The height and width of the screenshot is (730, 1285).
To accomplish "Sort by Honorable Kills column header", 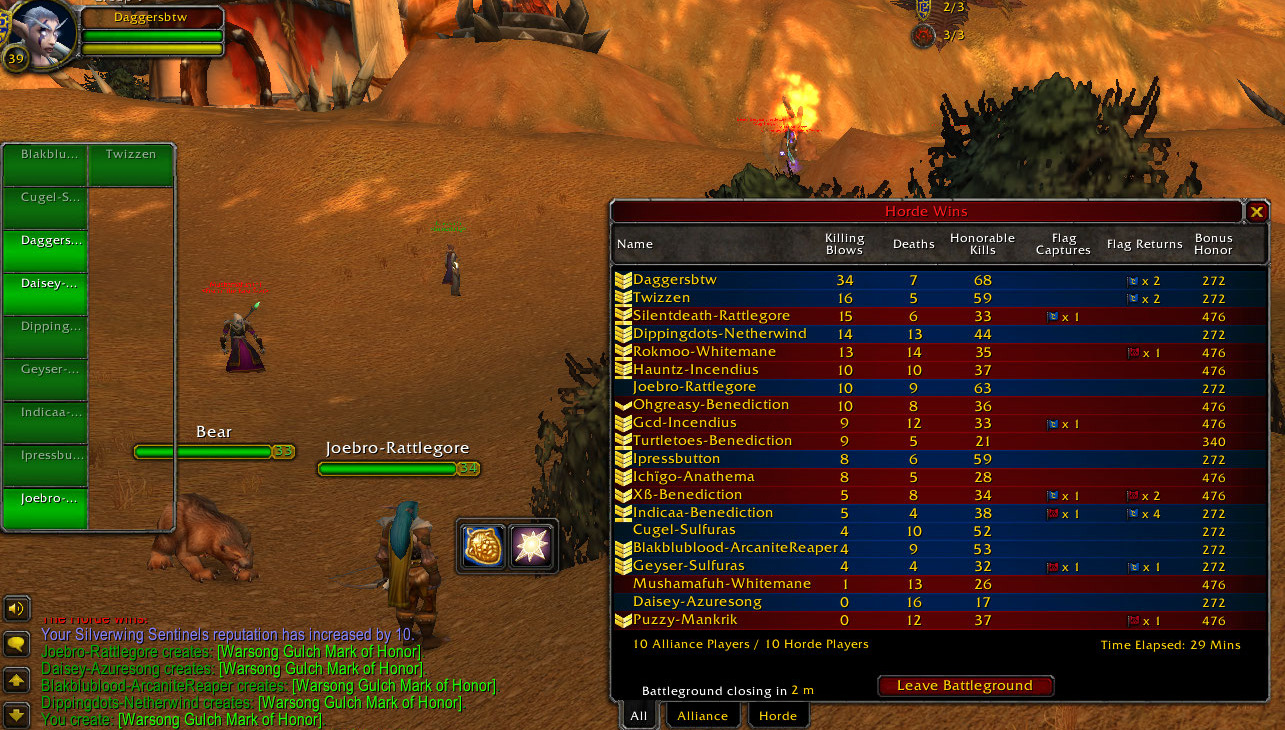I will point(982,244).
